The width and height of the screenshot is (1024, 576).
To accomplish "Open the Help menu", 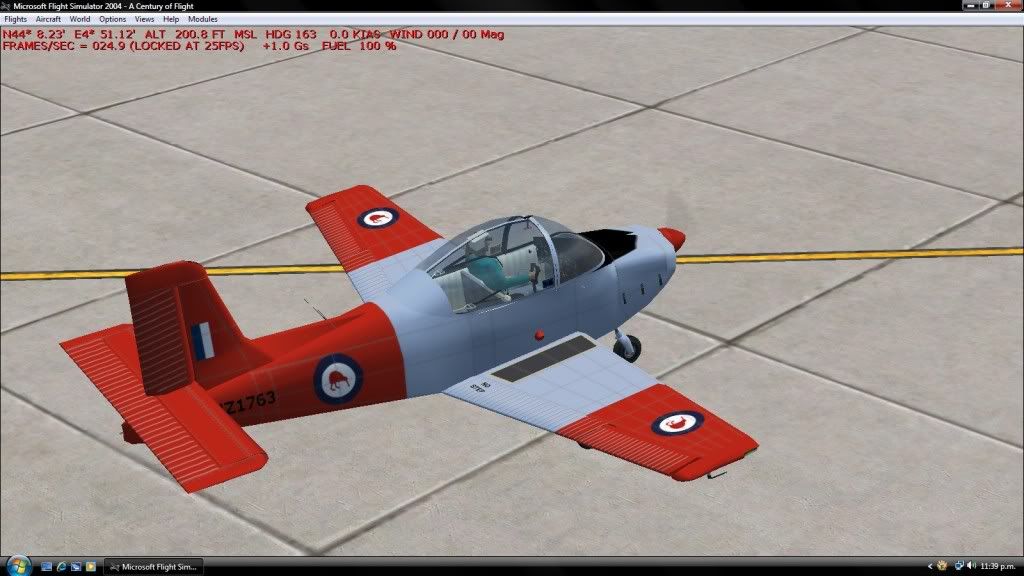I will tap(171, 19).
